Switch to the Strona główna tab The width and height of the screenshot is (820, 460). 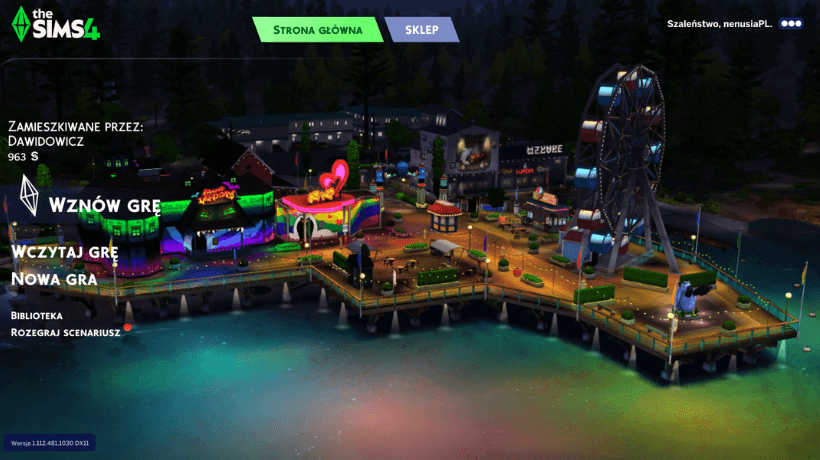(317, 30)
